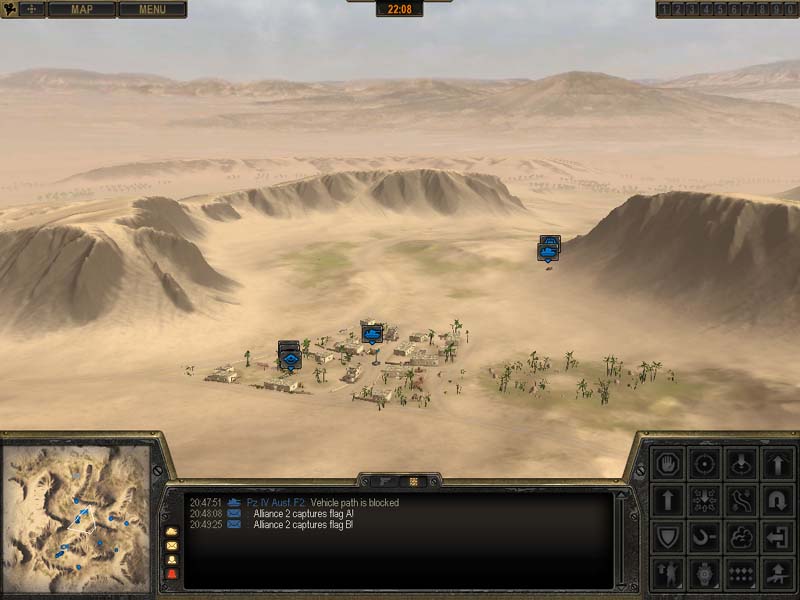Select the U-turn arrow command
The height and width of the screenshot is (600, 800).
pyautogui.click(x=777, y=499)
